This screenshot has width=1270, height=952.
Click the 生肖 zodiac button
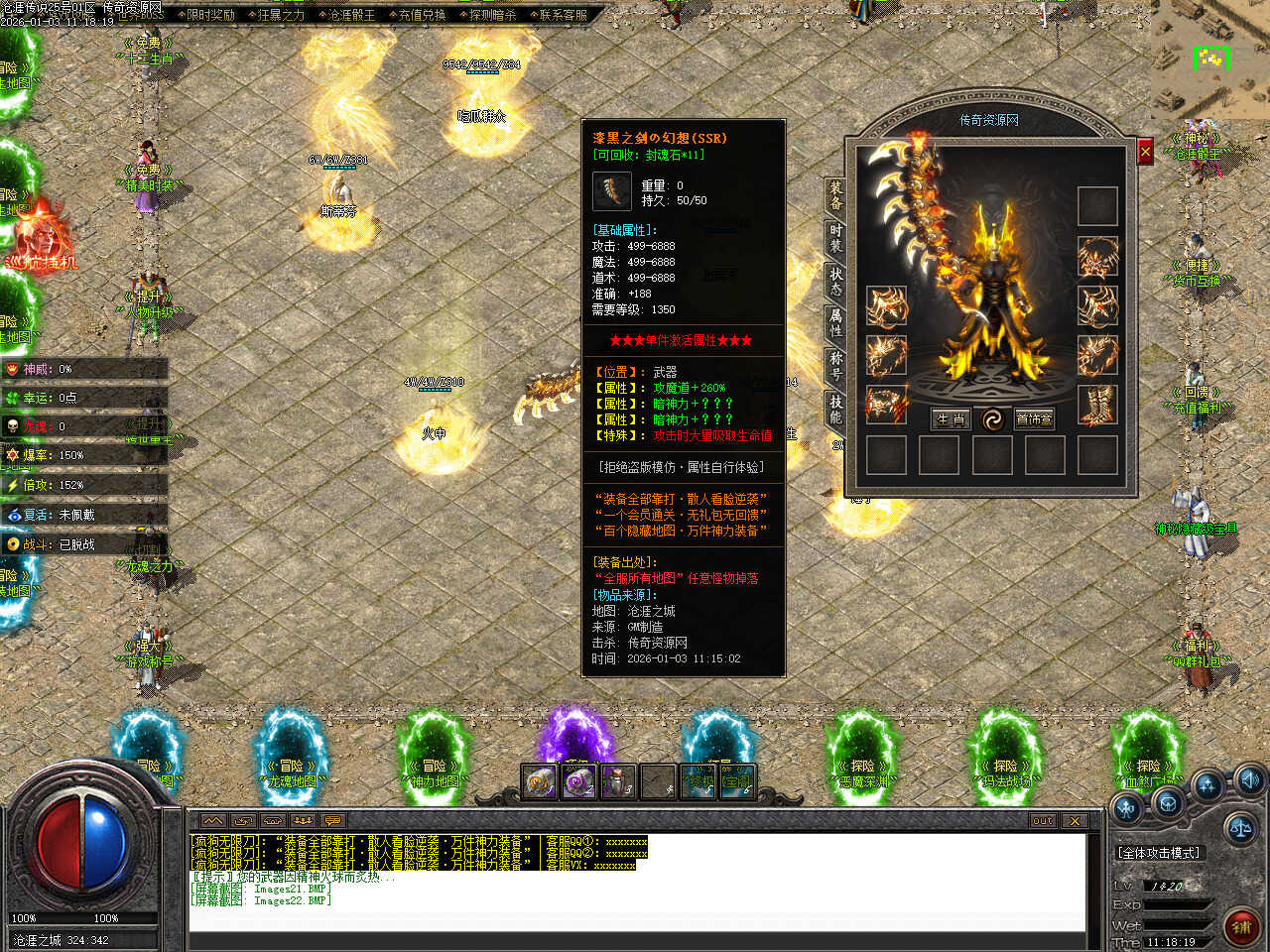pyautogui.click(x=951, y=419)
